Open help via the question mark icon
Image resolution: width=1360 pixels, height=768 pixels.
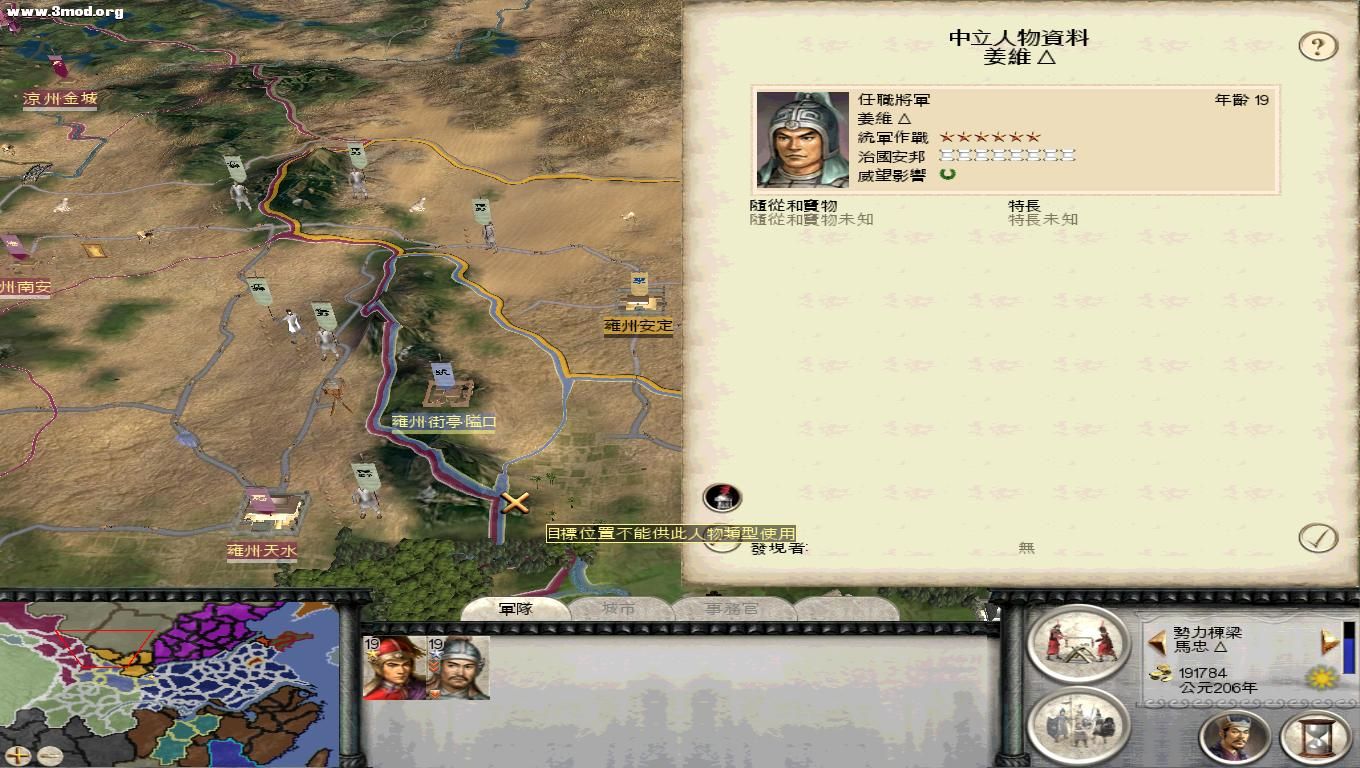point(1317,44)
